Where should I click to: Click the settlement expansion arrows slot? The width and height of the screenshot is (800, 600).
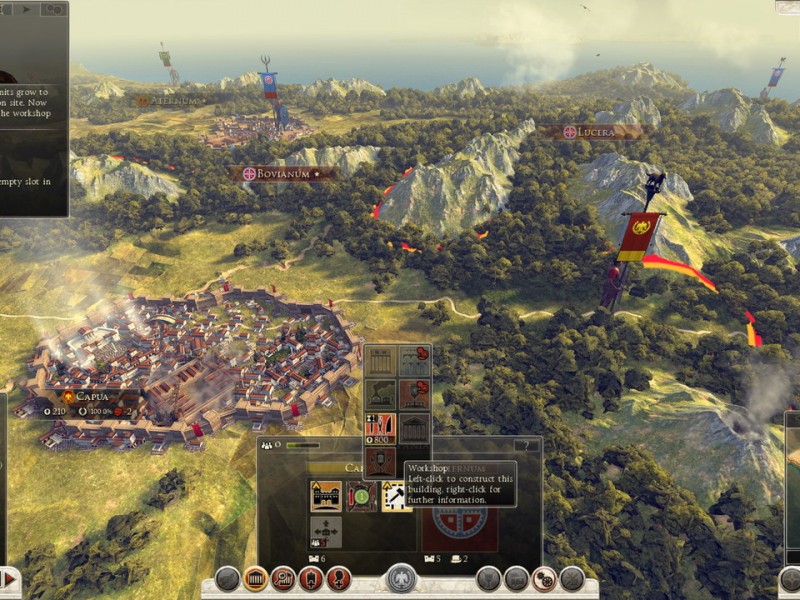(326, 531)
